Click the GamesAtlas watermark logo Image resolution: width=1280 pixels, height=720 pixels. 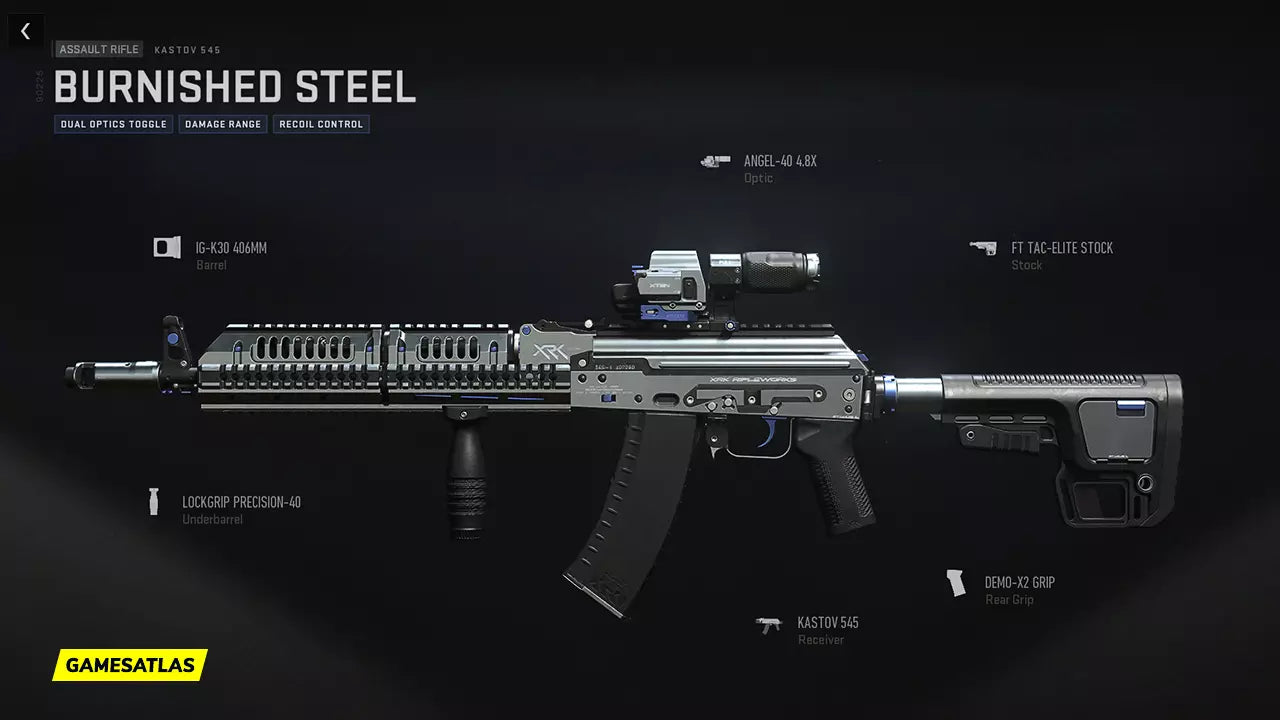pos(130,664)
